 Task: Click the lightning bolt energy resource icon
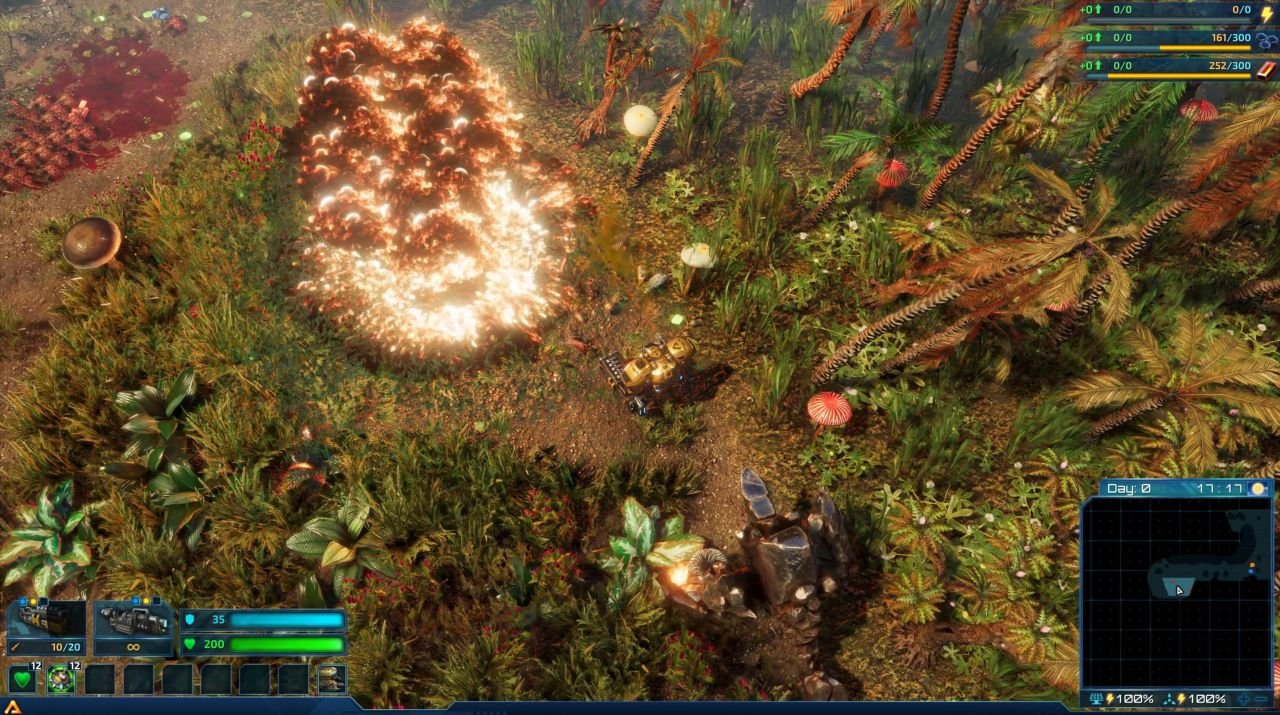pos(1267,13)
